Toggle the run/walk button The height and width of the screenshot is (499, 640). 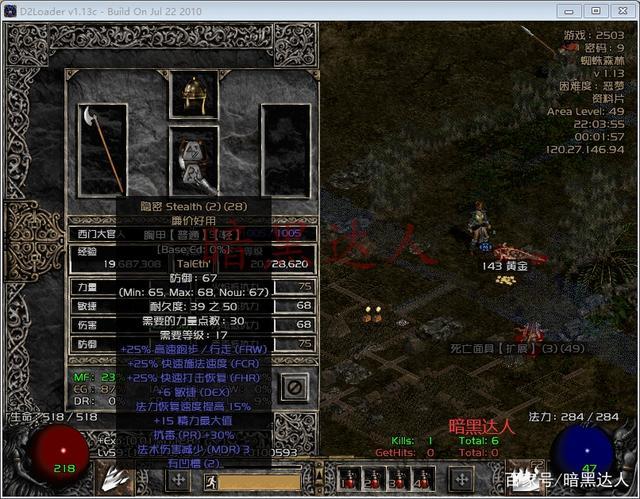[211, 480]
